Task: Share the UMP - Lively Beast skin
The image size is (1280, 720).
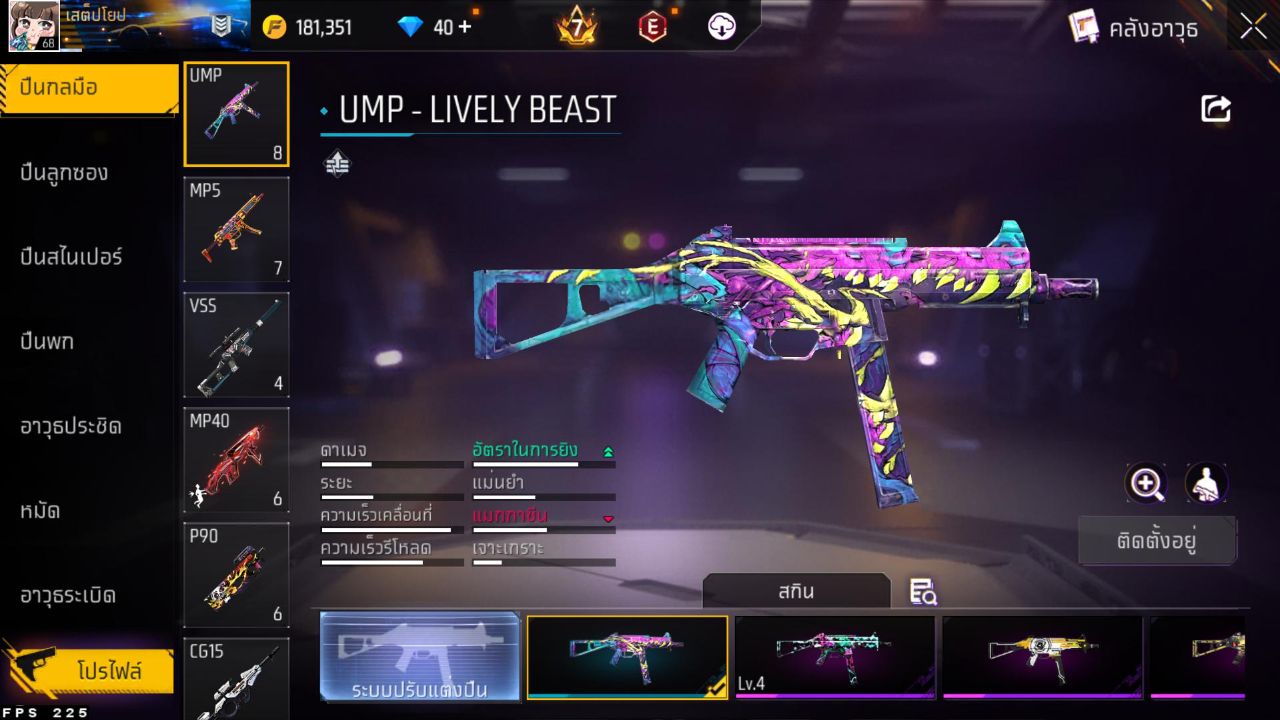Action: tap(1215, 108)
